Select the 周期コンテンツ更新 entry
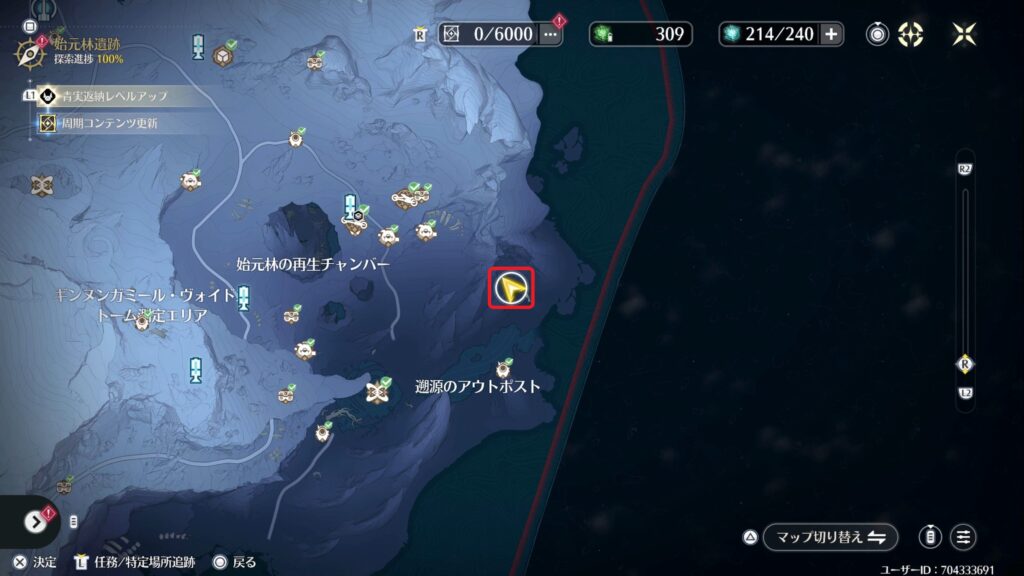This screenshot has width=1024, height=576. (x=110, y=123)
